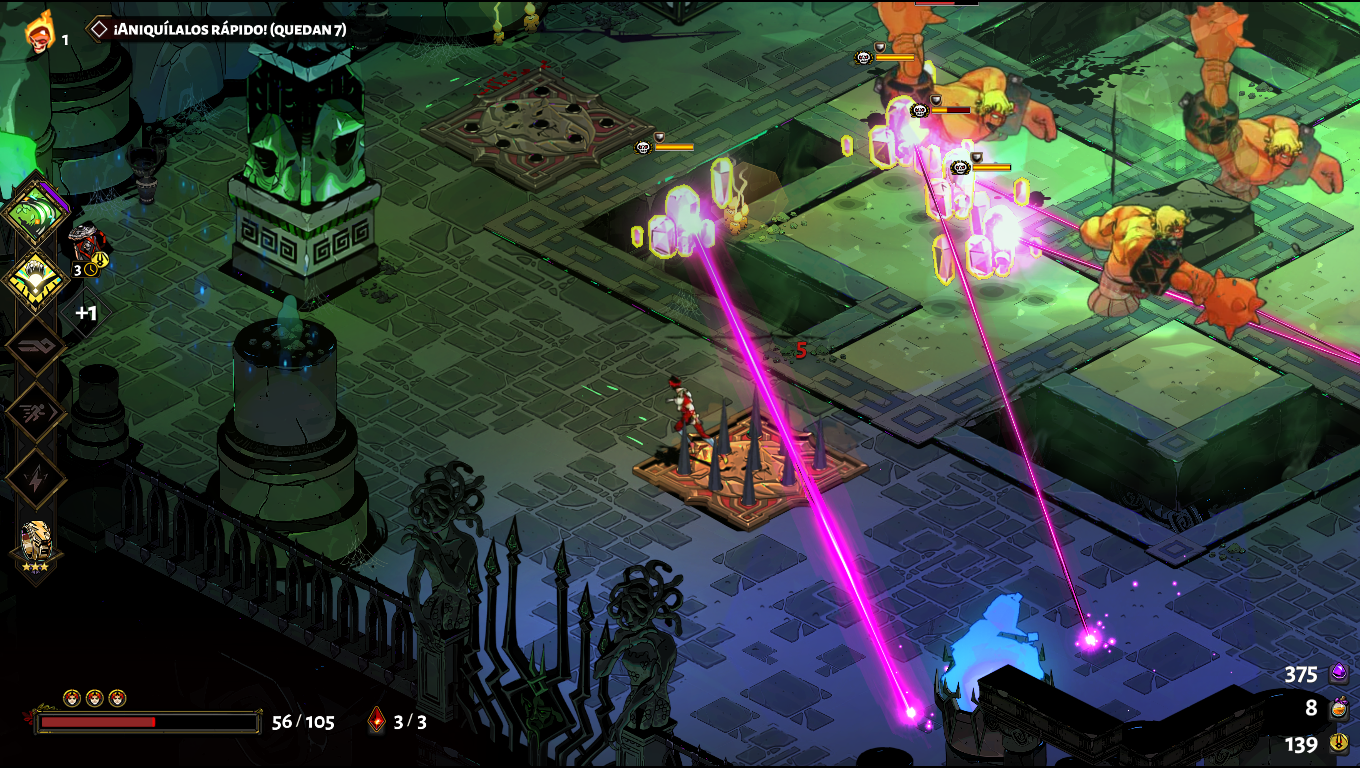Screen dimensions: 1360x768
Task: Click the empty cast boon slot
Action: [x=36, y=347]
